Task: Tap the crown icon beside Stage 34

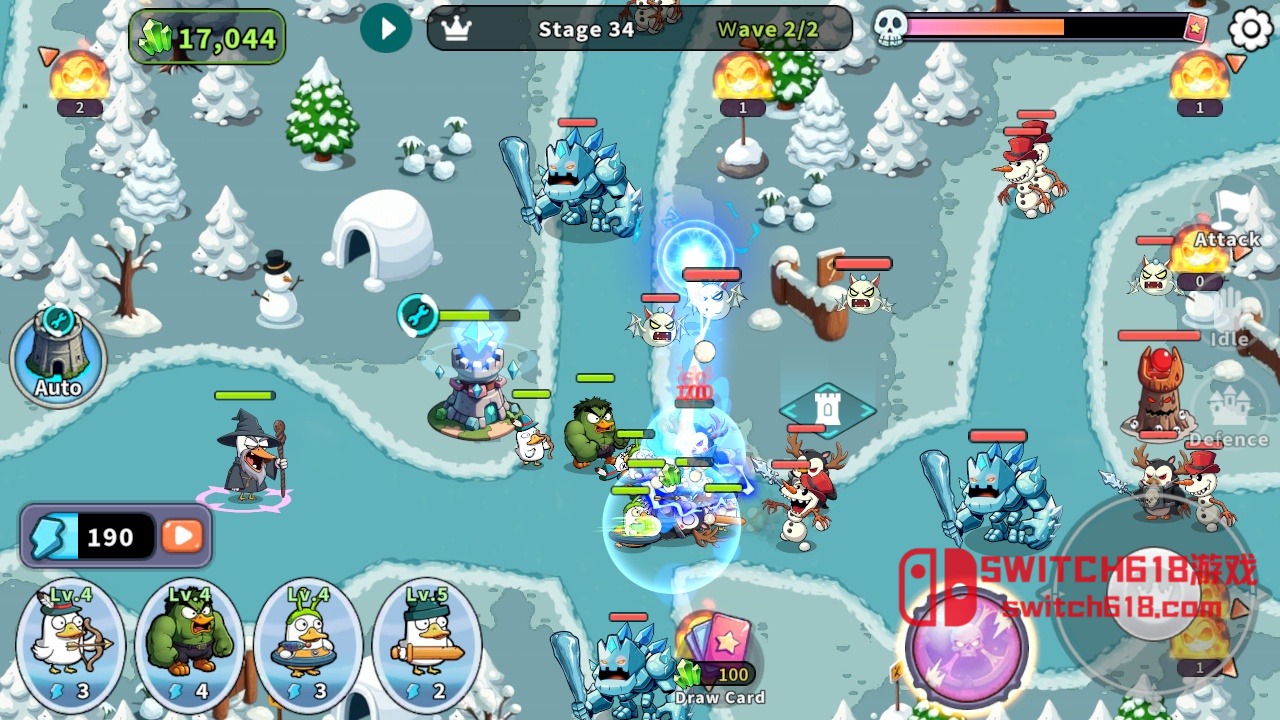Action: pos(457,30)
